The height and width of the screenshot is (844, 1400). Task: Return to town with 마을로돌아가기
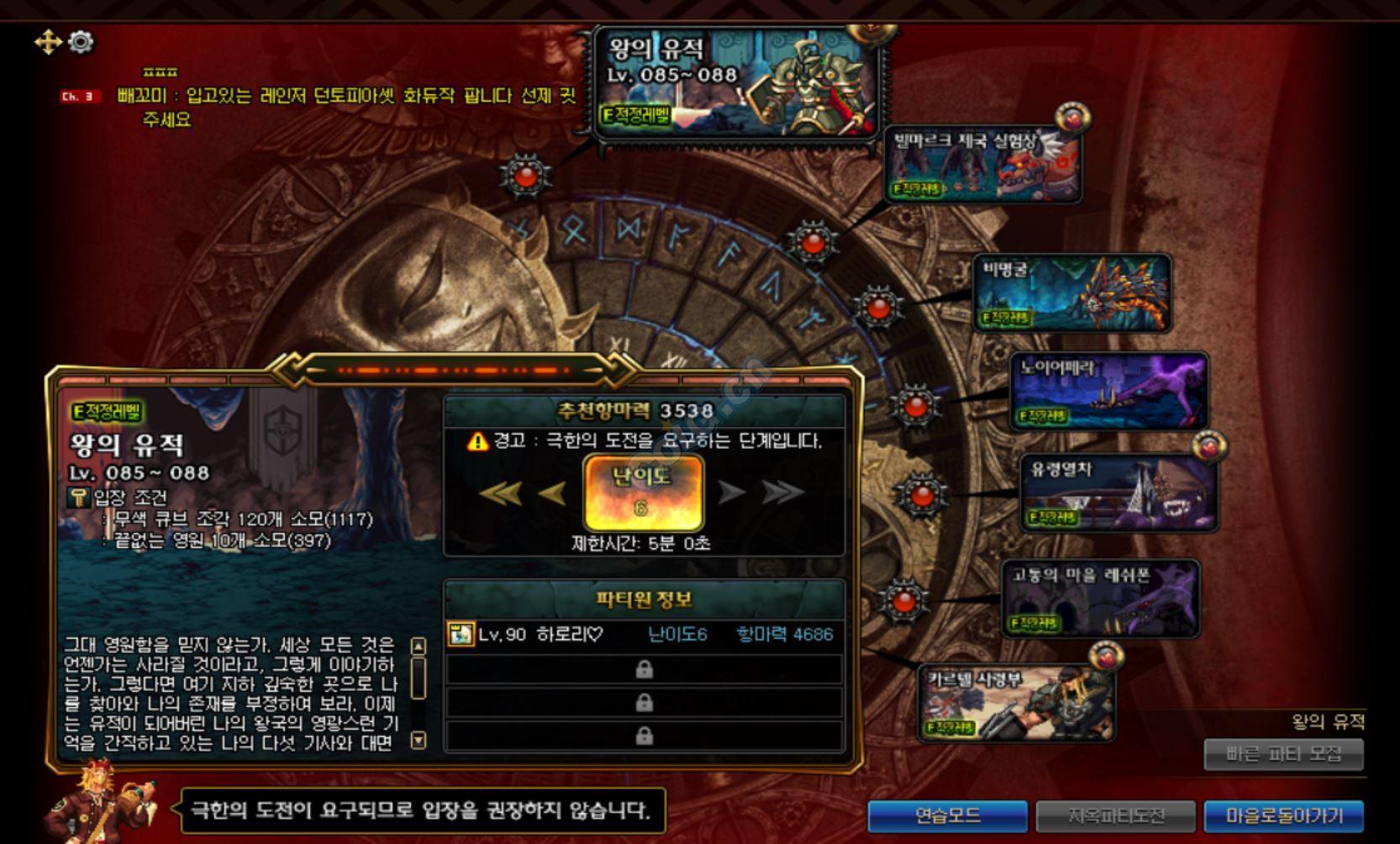point(1283,815)
